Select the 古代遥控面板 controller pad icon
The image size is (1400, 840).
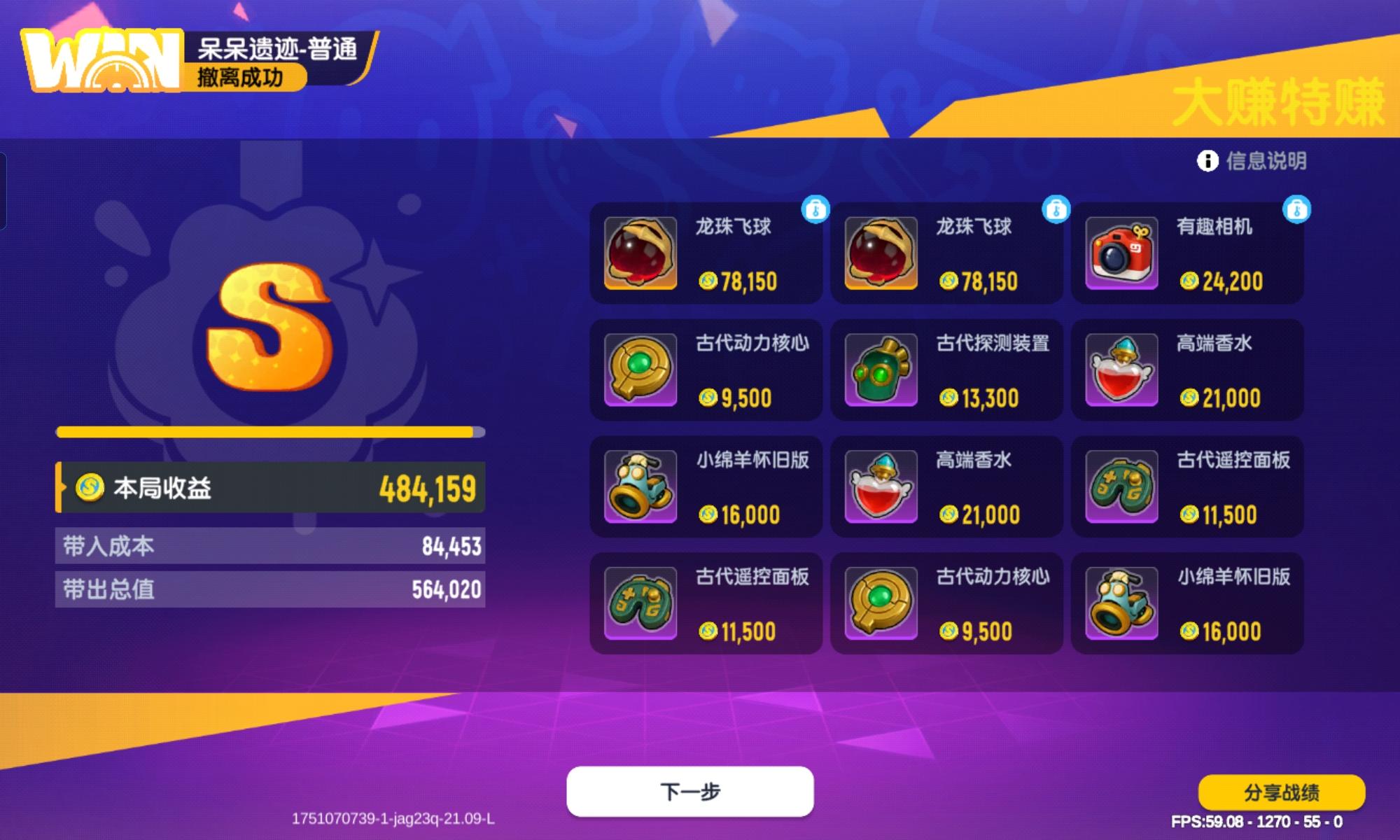tap(1121, 486)
